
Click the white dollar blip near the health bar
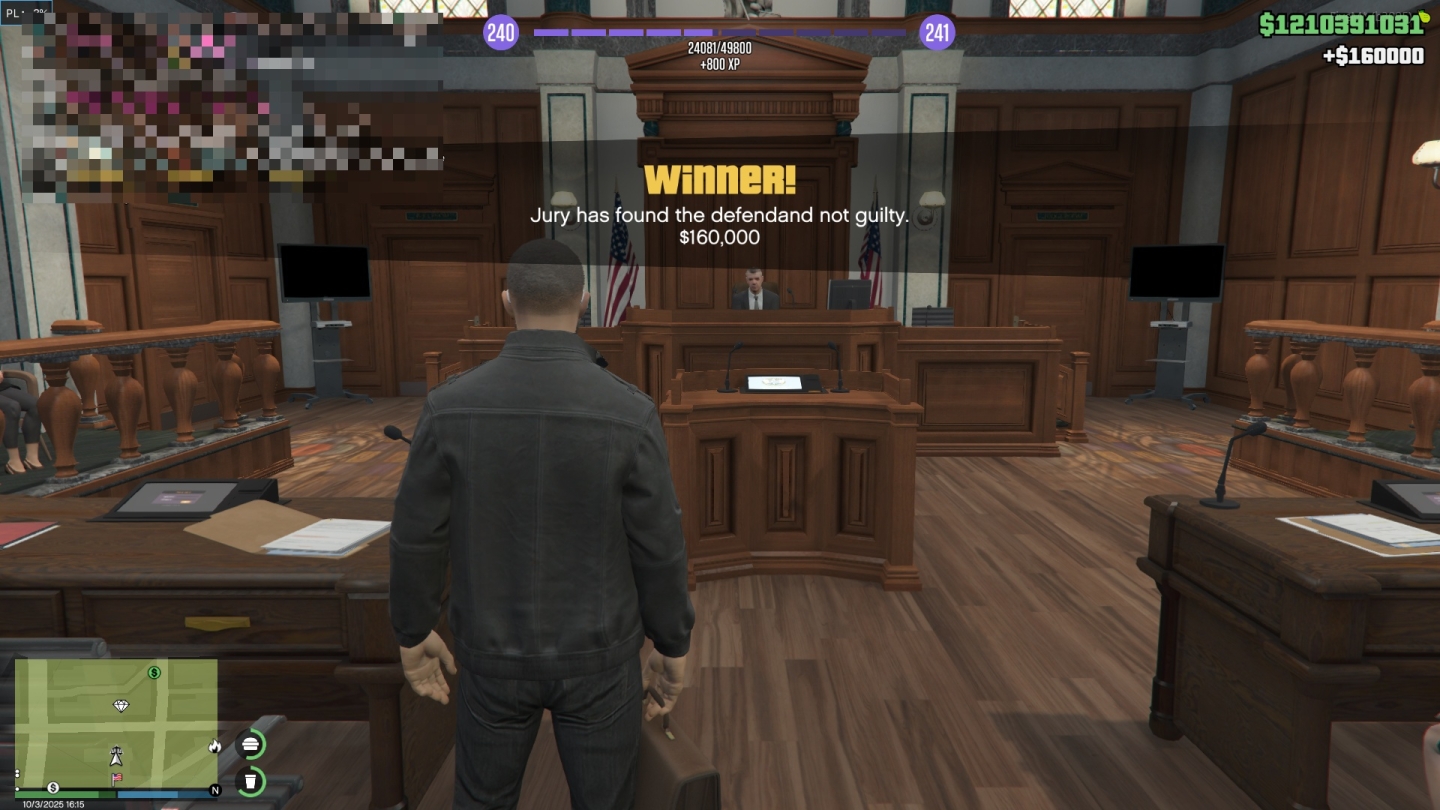54,788
